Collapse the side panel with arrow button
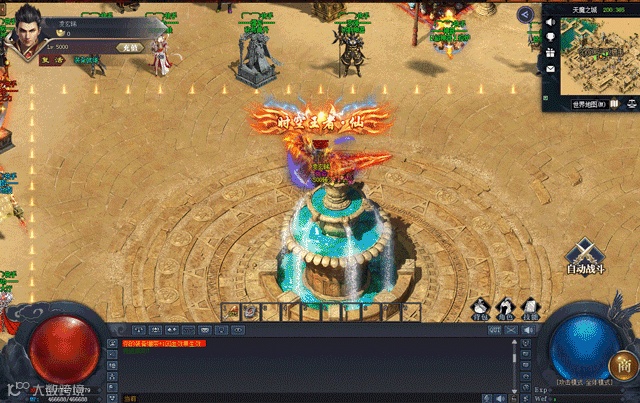640x403 pixels. [525, 14]
